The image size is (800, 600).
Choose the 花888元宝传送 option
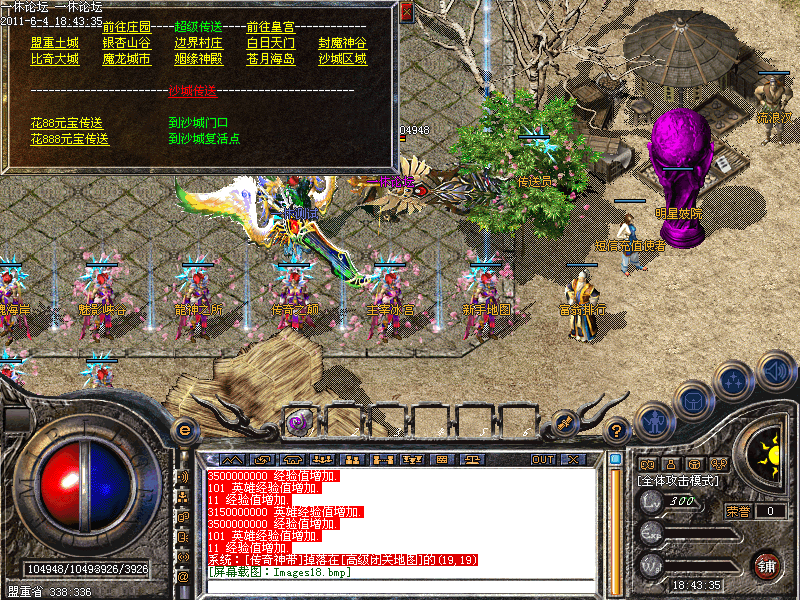[x=69, y=139]
